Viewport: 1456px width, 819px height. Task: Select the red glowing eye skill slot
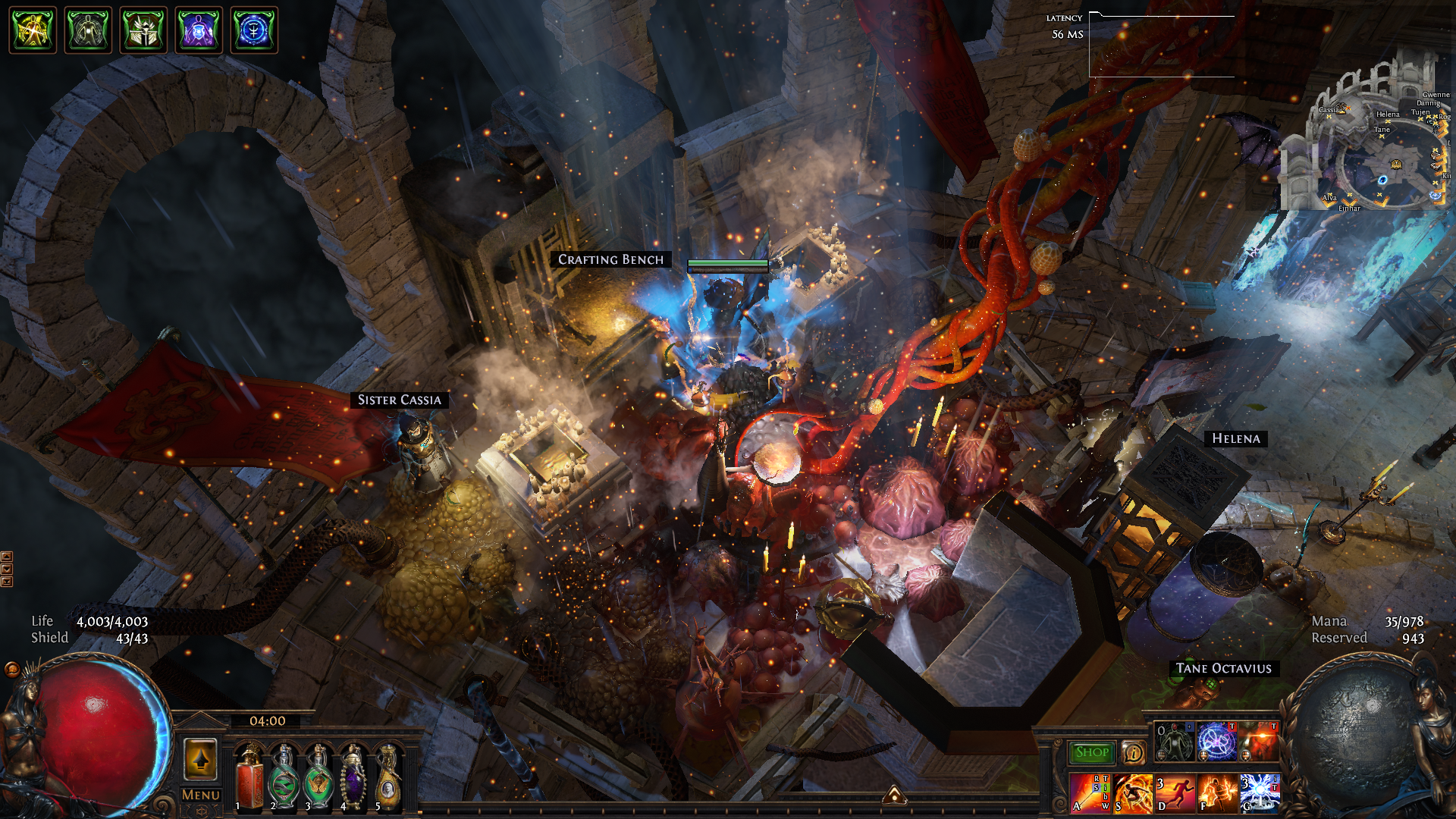click(1259, 741)
